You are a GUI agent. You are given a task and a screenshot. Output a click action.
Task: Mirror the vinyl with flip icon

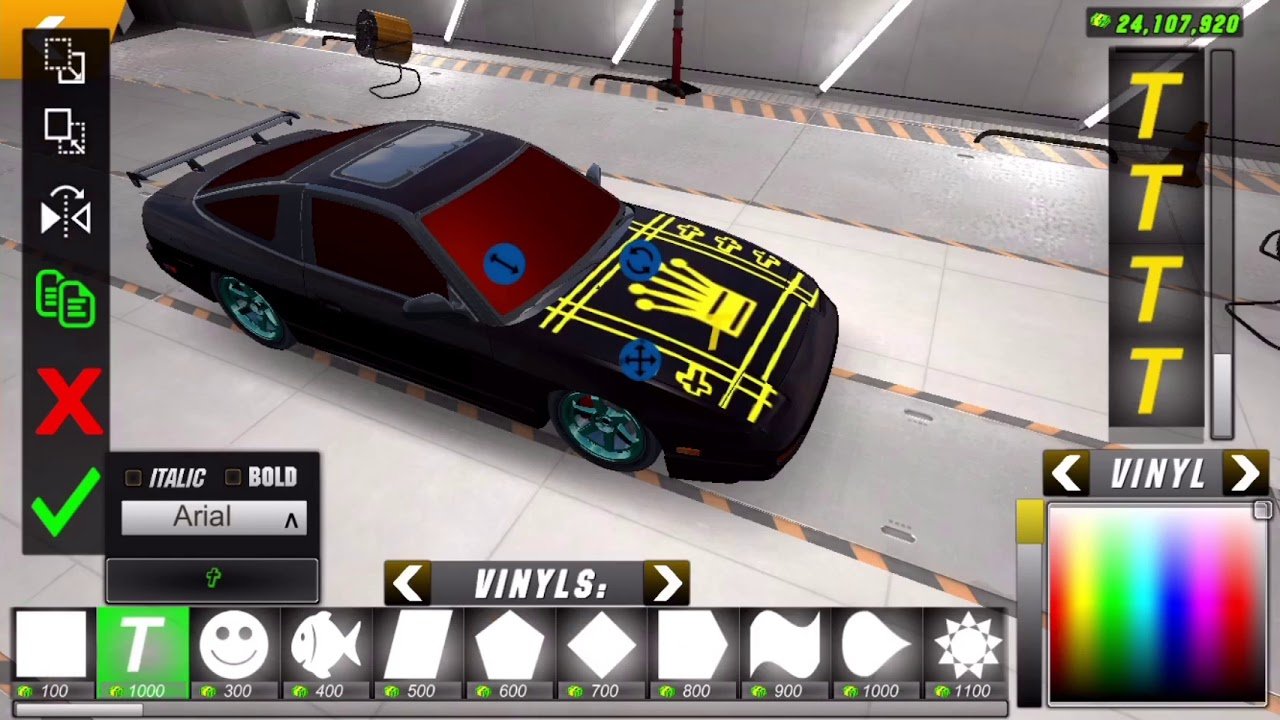pyautogui.click(x=65, y=212)
